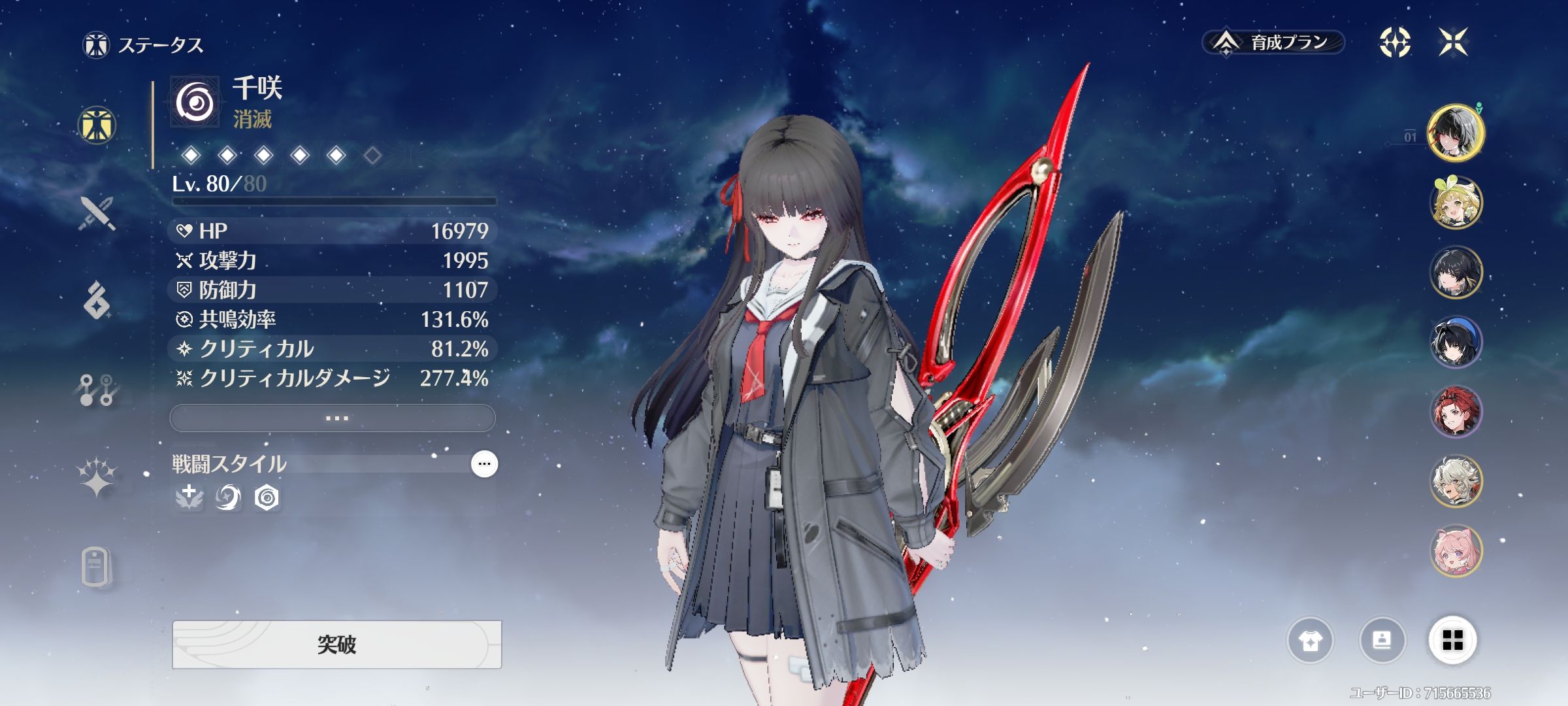Select the character wearing a blue beret
Screen dimensions: 1568x706
[1456, 342]
